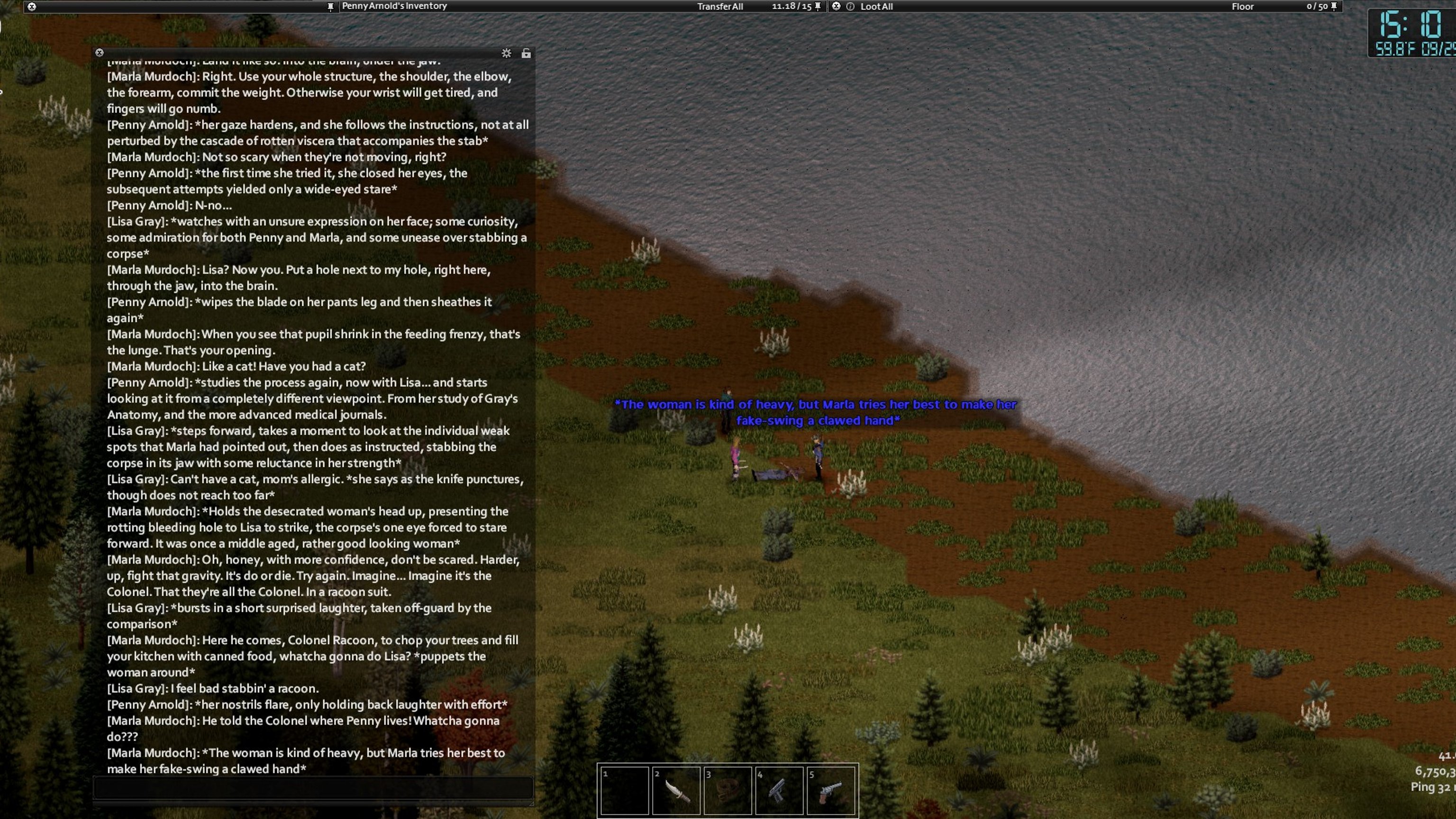The image size is (1456, 819).
Task: Select the coiled rope in hotbar slot 3
Action: pyautogui.click(x=728, y=790)
